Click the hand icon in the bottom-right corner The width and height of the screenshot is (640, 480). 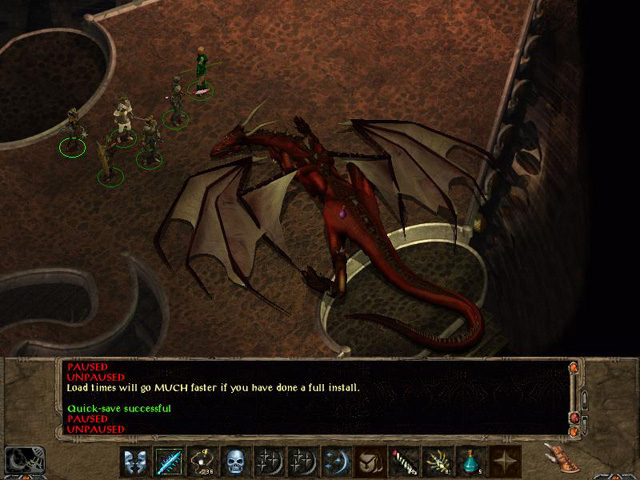(x=562, y=457)
